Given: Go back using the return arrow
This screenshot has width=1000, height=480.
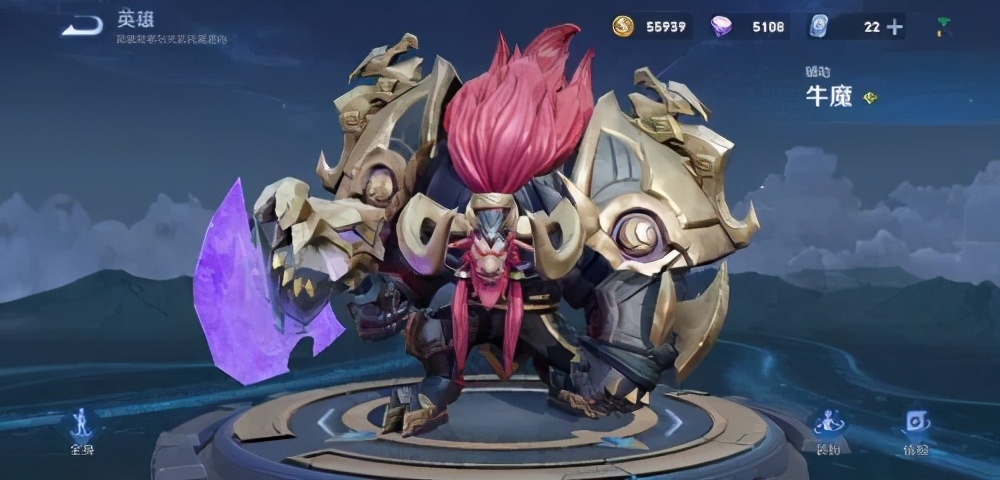Looking at the screenshot, I should (82, 26).
